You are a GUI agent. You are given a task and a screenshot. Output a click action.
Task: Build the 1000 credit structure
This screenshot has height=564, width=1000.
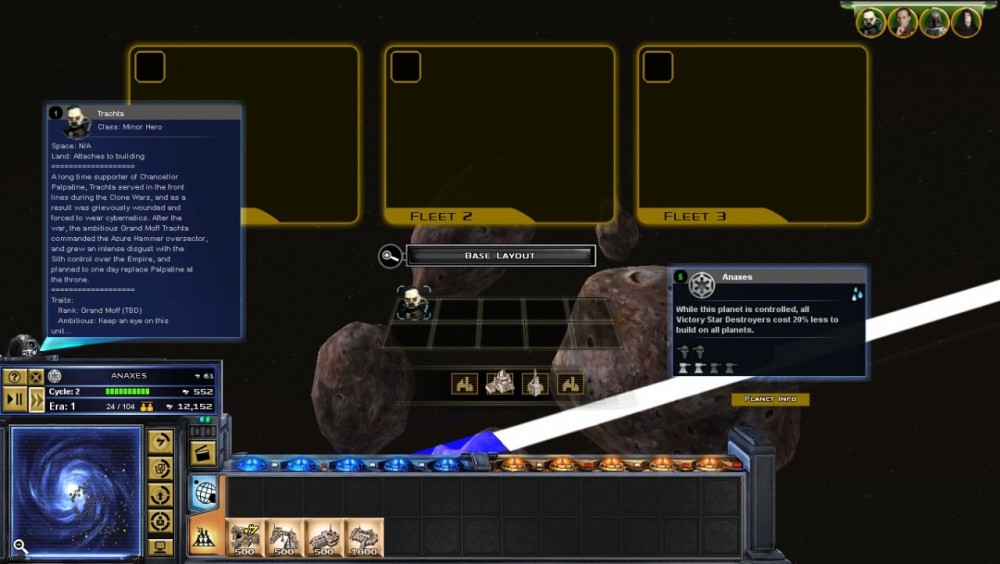tap(364, 538)
